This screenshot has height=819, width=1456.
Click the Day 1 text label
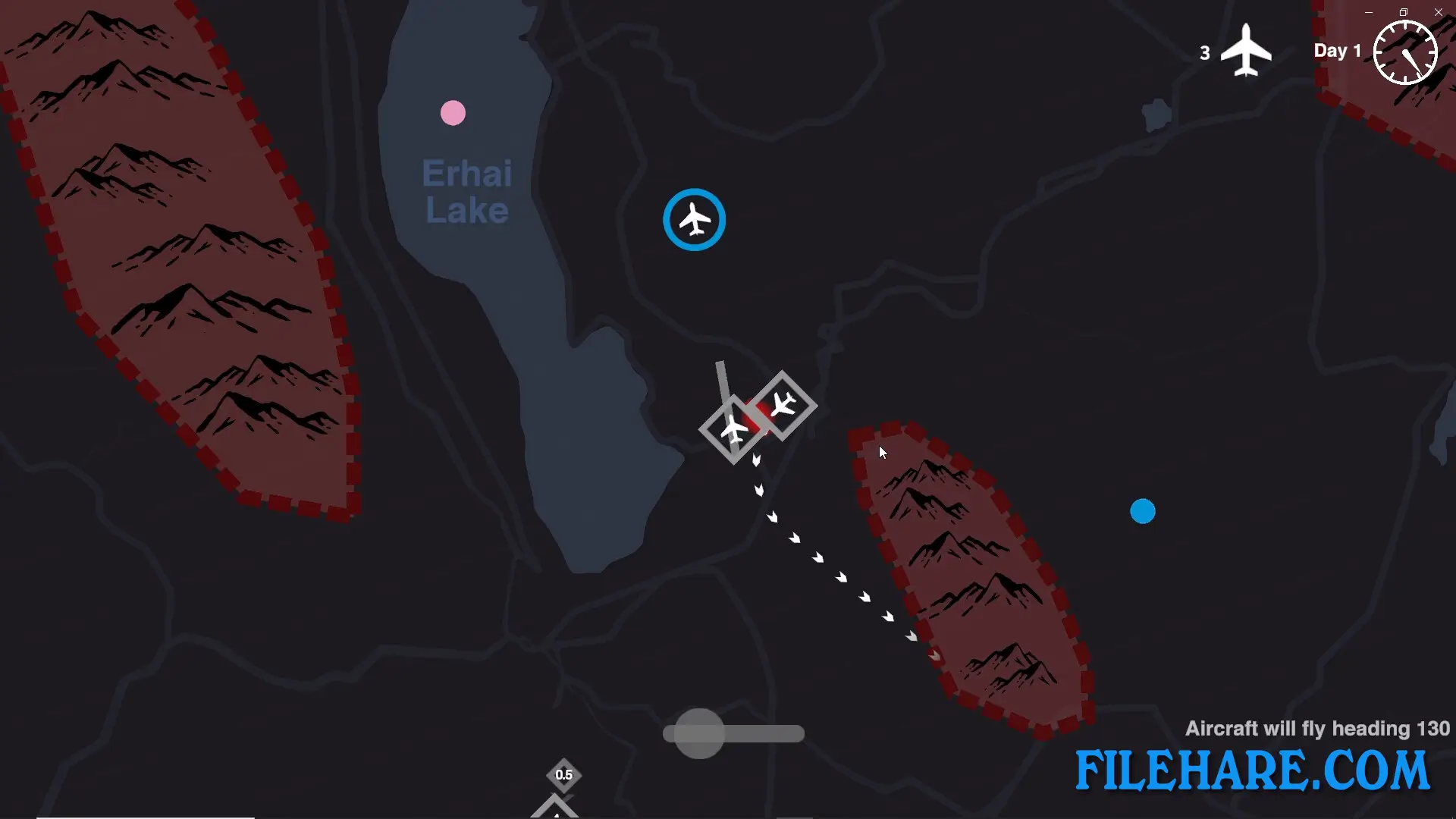click(1337, 51)
